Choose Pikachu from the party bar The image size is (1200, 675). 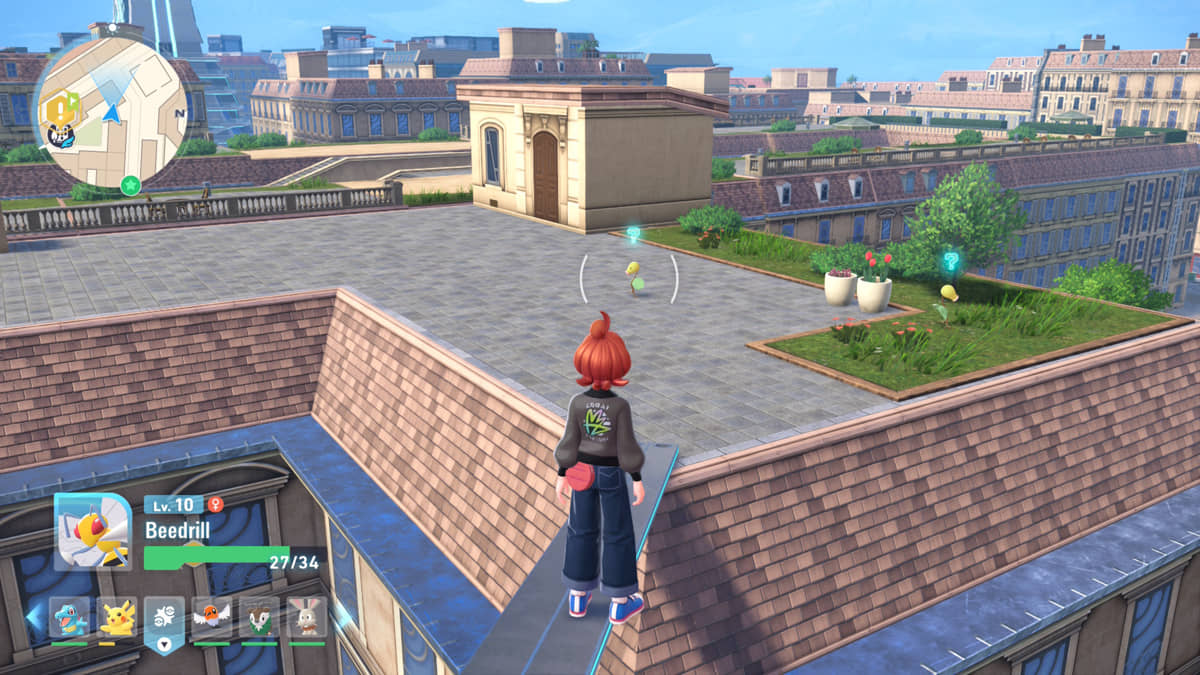[x=117, y=619]
